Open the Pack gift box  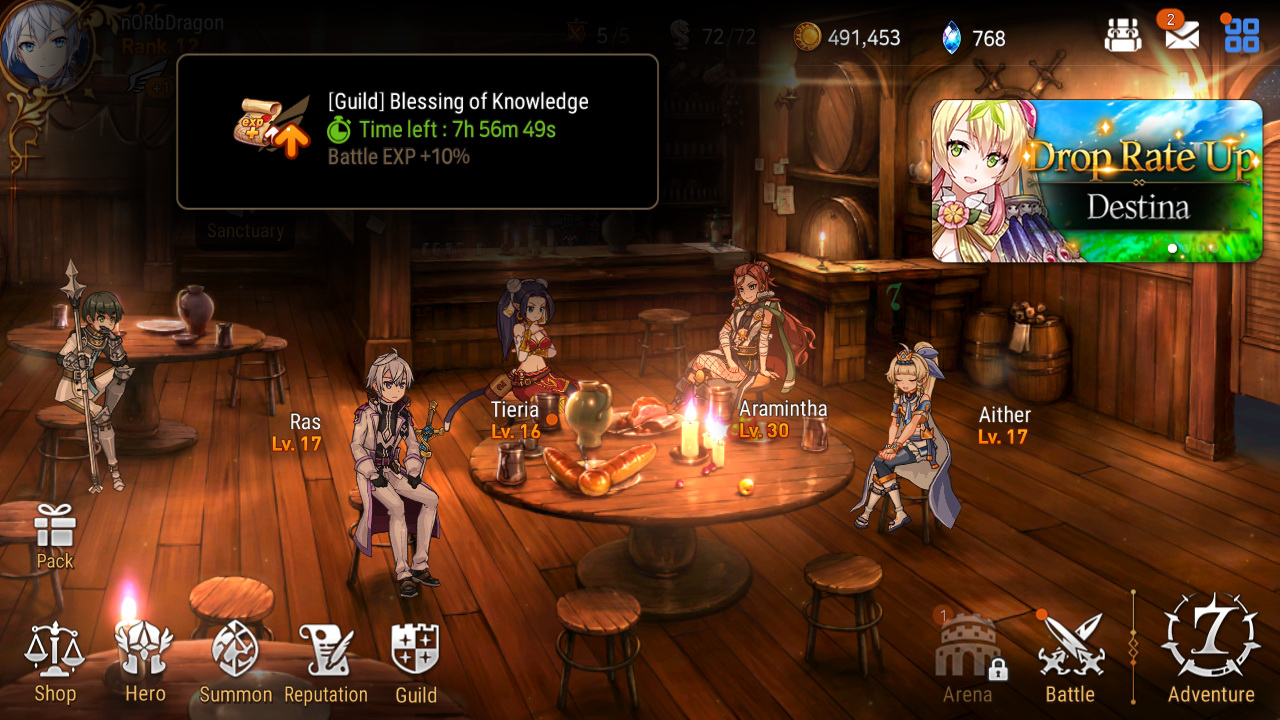[x=55, y=535]
